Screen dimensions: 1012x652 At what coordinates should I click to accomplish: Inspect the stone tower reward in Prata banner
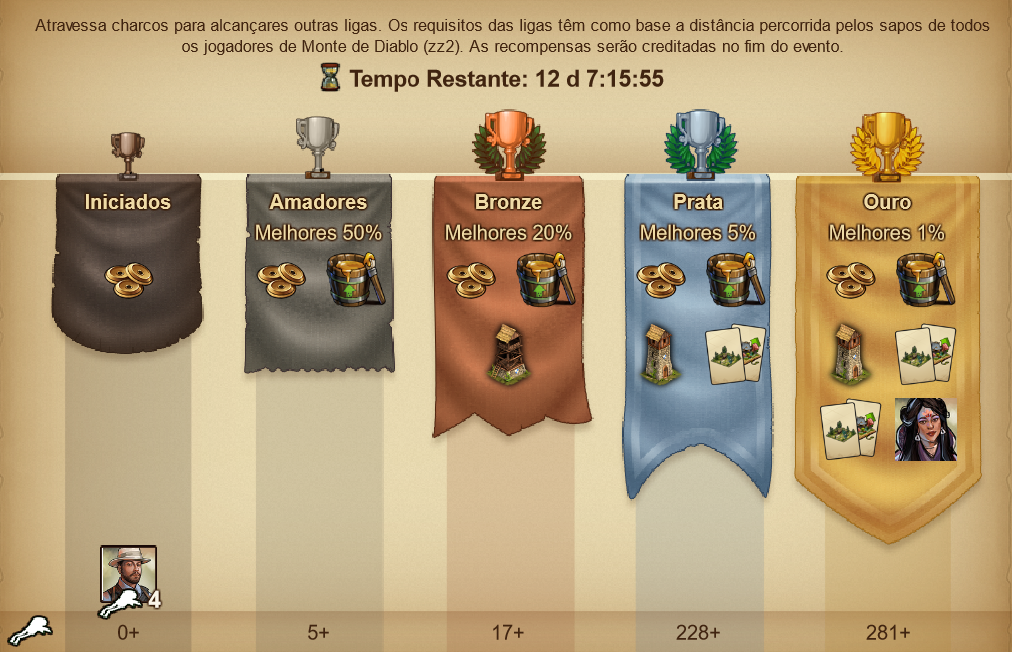click(x=661, y=353)
